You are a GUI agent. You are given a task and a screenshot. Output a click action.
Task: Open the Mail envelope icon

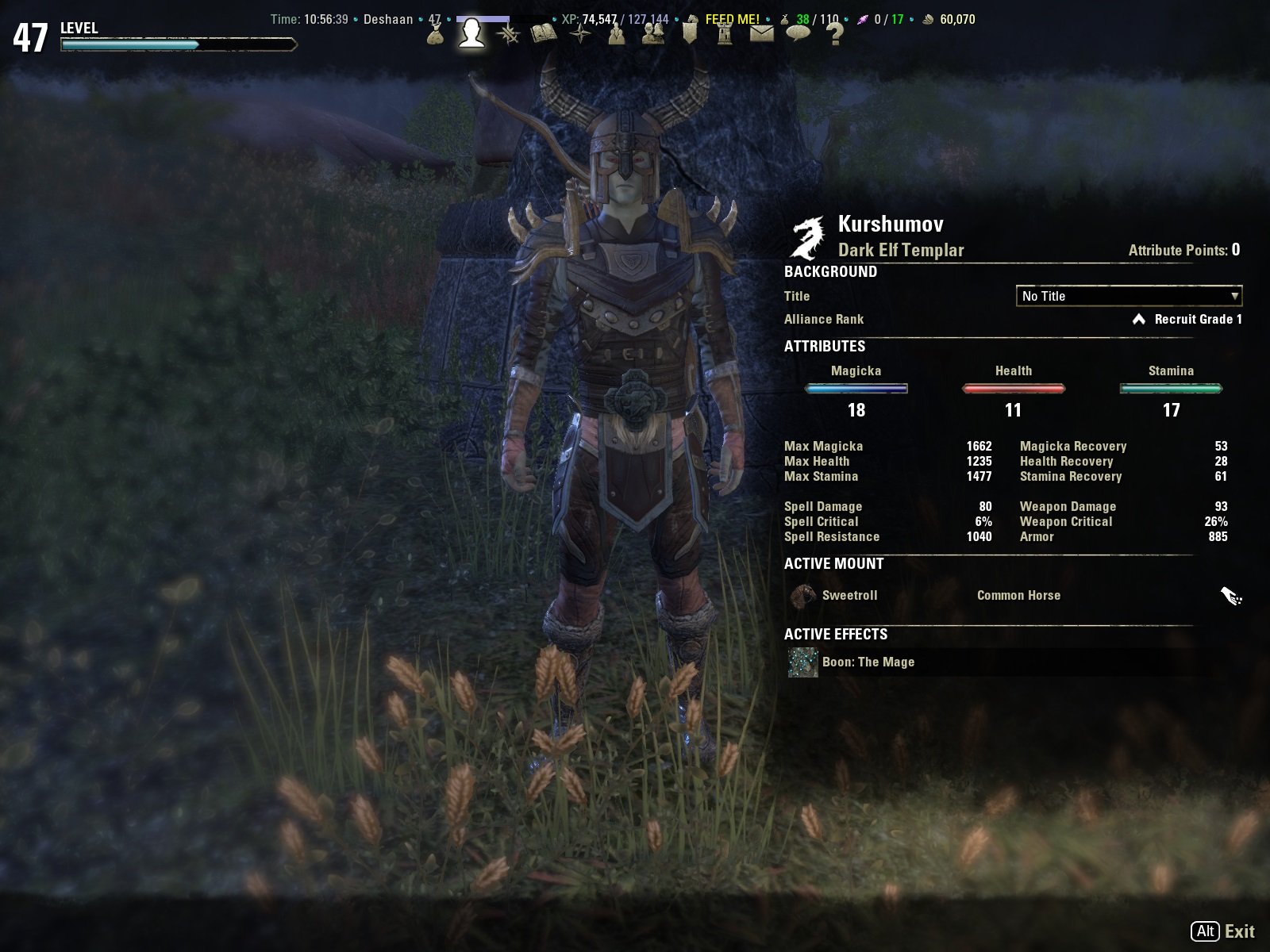click(x=761, y=35)
